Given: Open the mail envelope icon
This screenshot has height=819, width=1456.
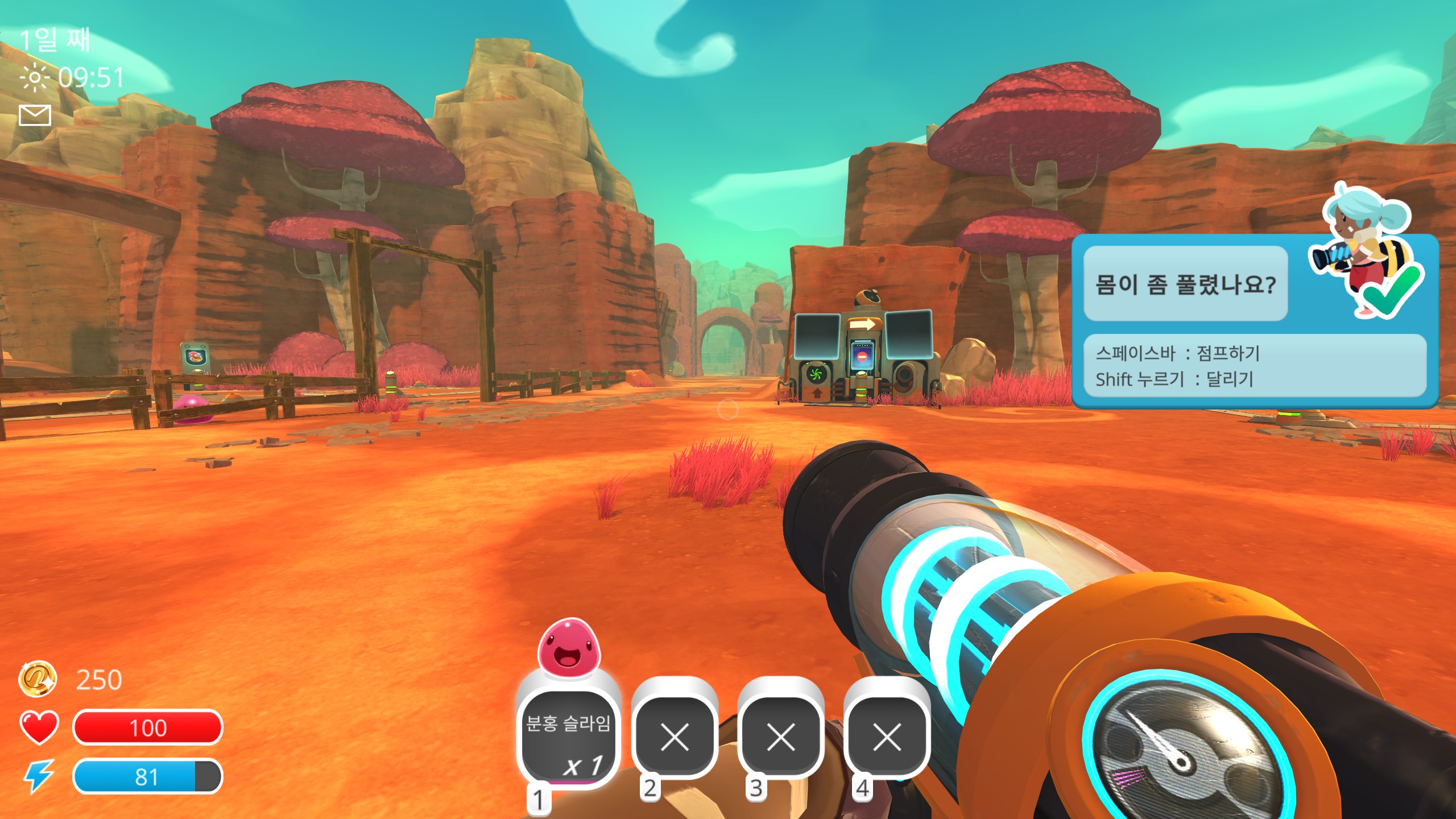Looking at the screenshot, I should [35, 115].
